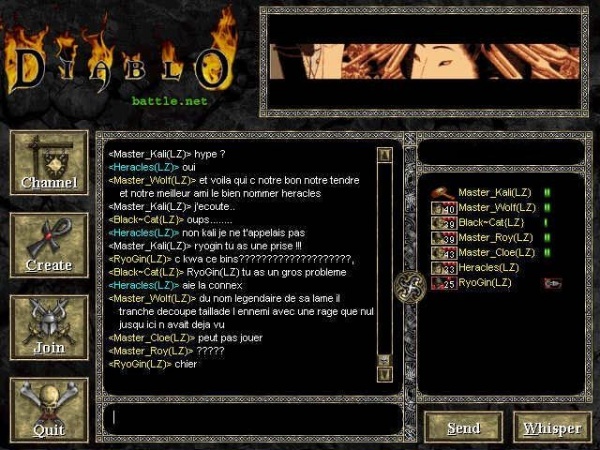
Task: Select Master_Wolf(LZ) in the user list
Action: [x=496, y=207]
